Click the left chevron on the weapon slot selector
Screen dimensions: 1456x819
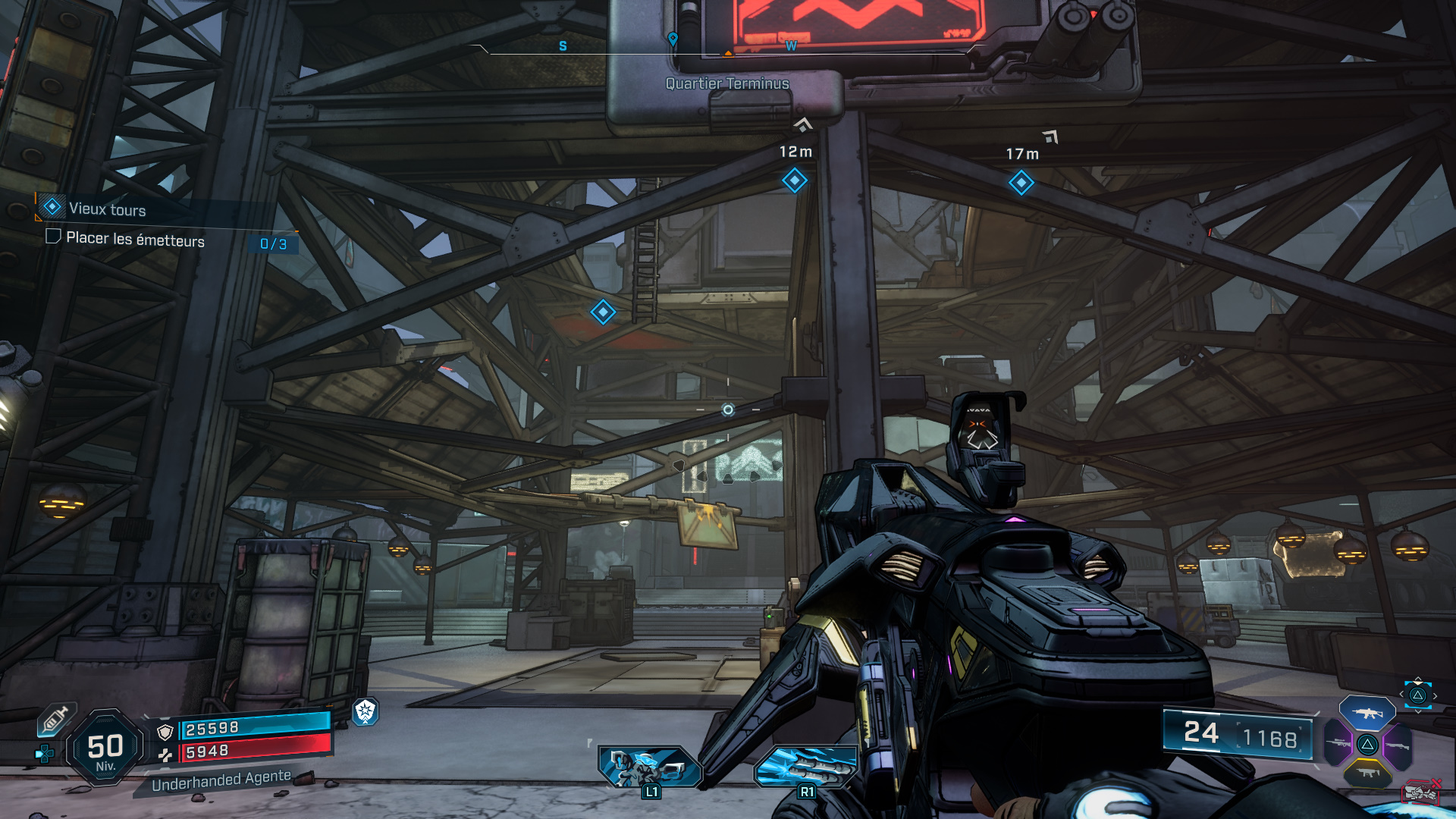[x=1401, y=694]
